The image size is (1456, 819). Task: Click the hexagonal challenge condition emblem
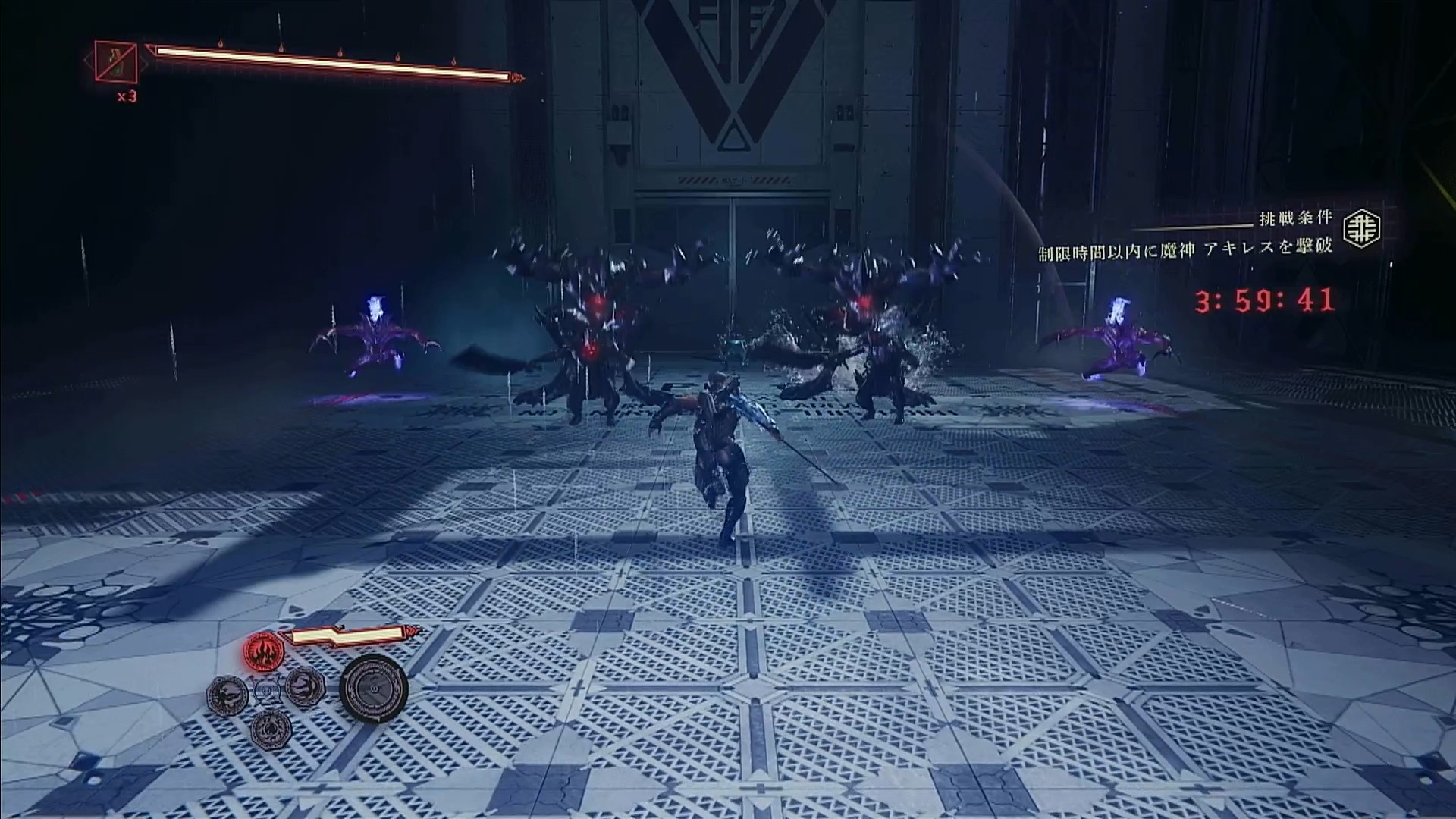[x=1362, y=227]
